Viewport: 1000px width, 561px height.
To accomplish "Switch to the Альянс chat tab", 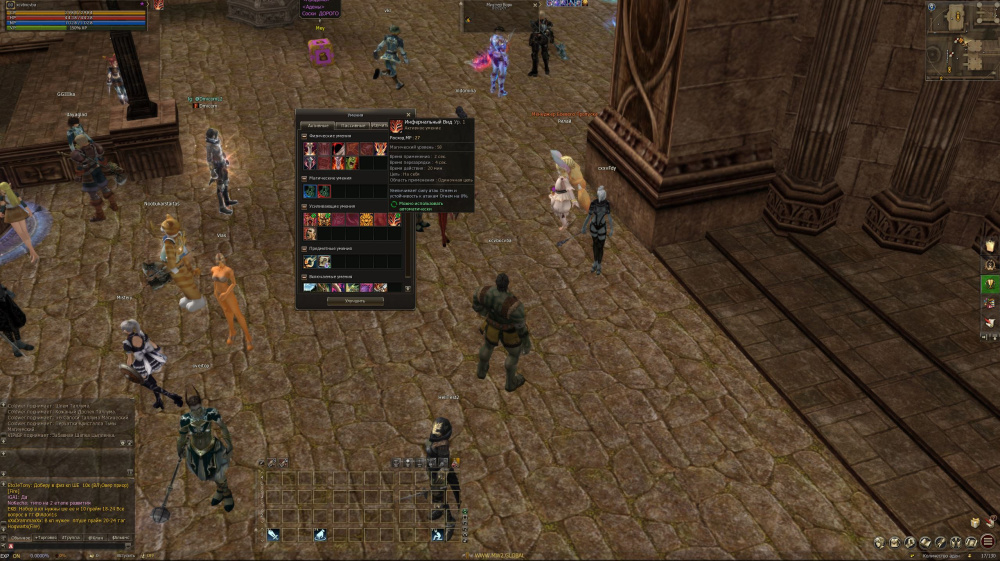I will [121, 537].
